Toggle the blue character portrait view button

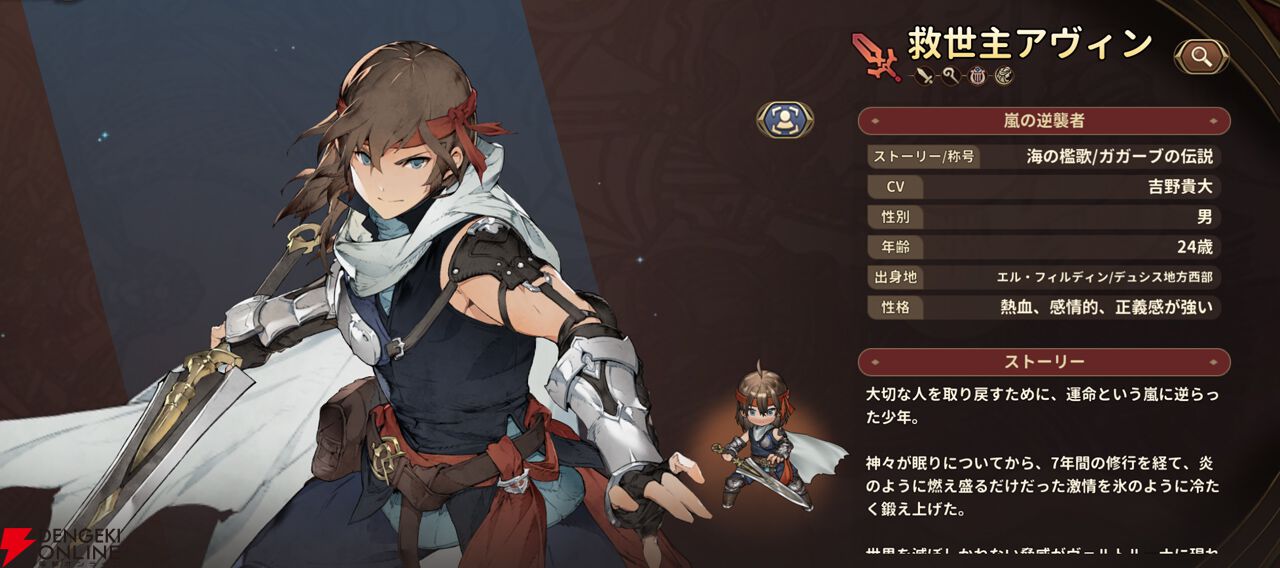[x=785, y=120]
